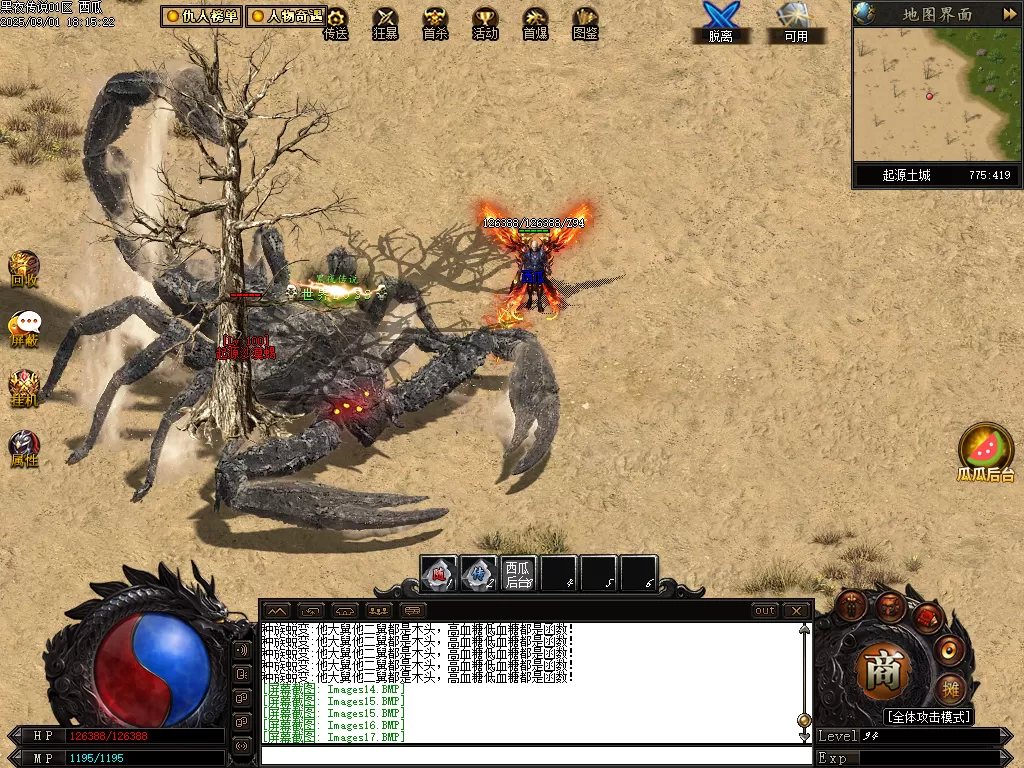This screenshot has height=768, width=1024.
Task: Open the 人物奇遇 panel
Action: 285,16
